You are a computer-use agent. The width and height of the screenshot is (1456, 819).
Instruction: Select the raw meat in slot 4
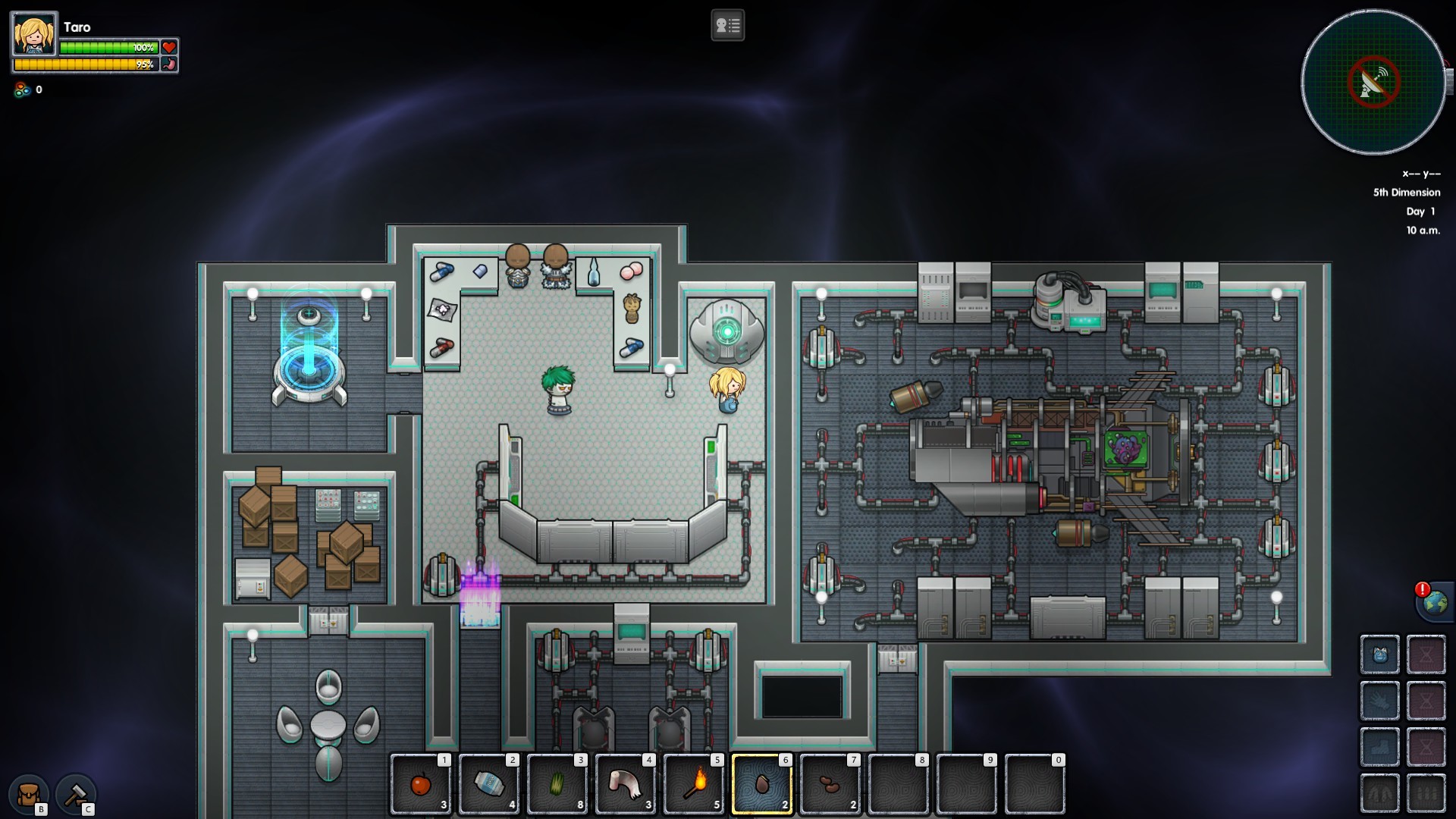(626, 785)
